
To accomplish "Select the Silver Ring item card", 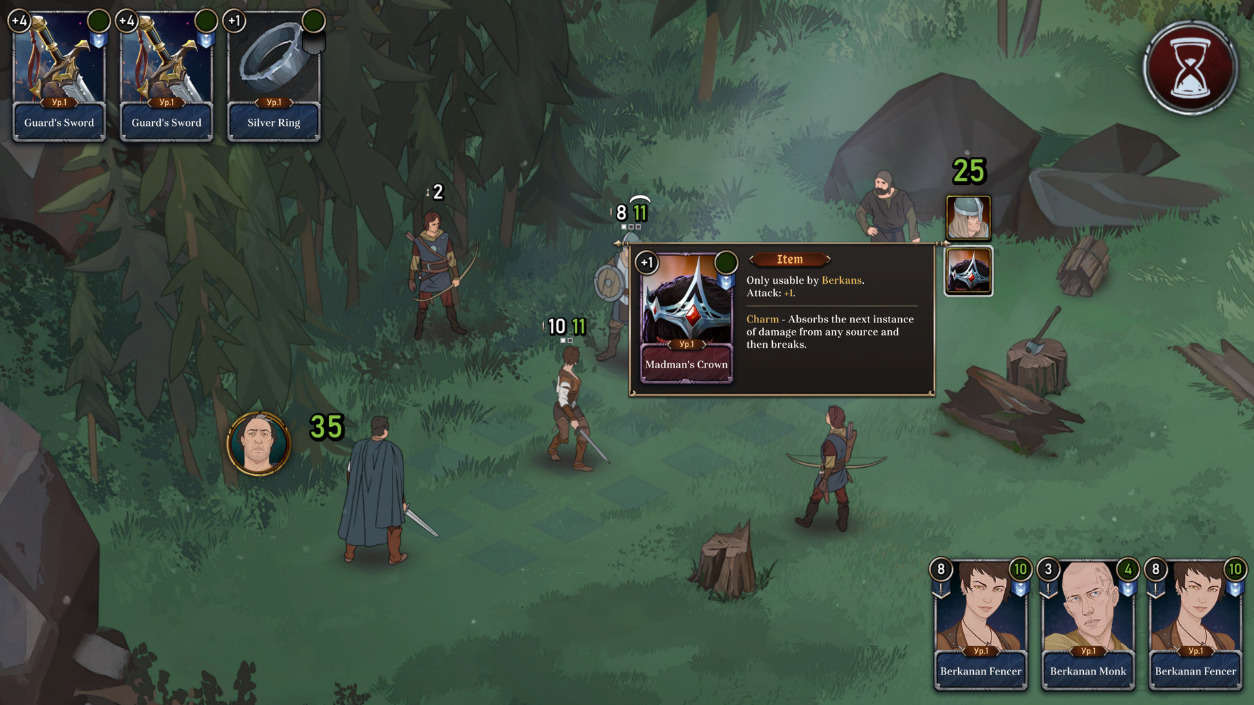I will [x=274, y=76].
